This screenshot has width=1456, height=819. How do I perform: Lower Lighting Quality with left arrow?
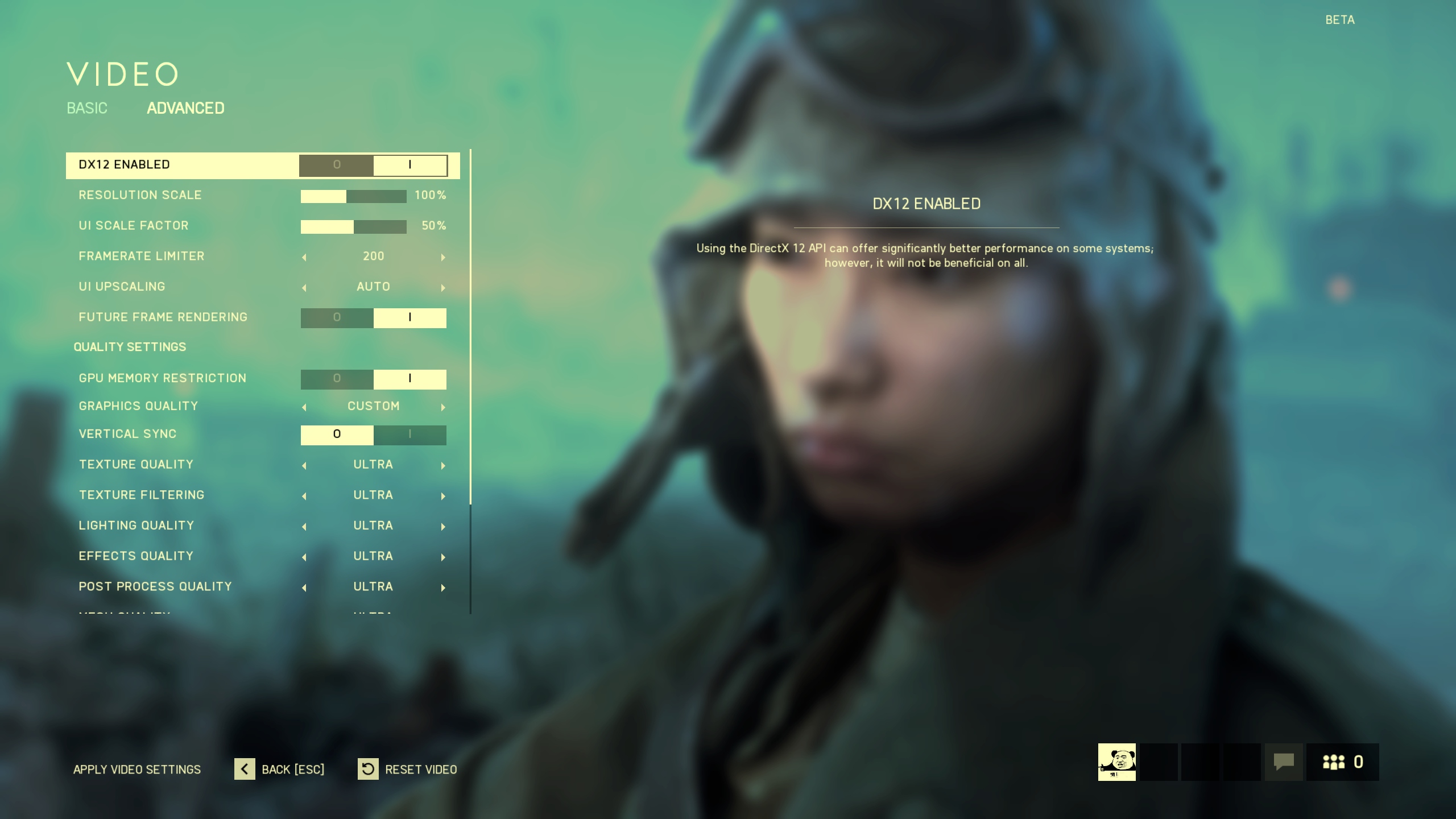tap(304, 527)
